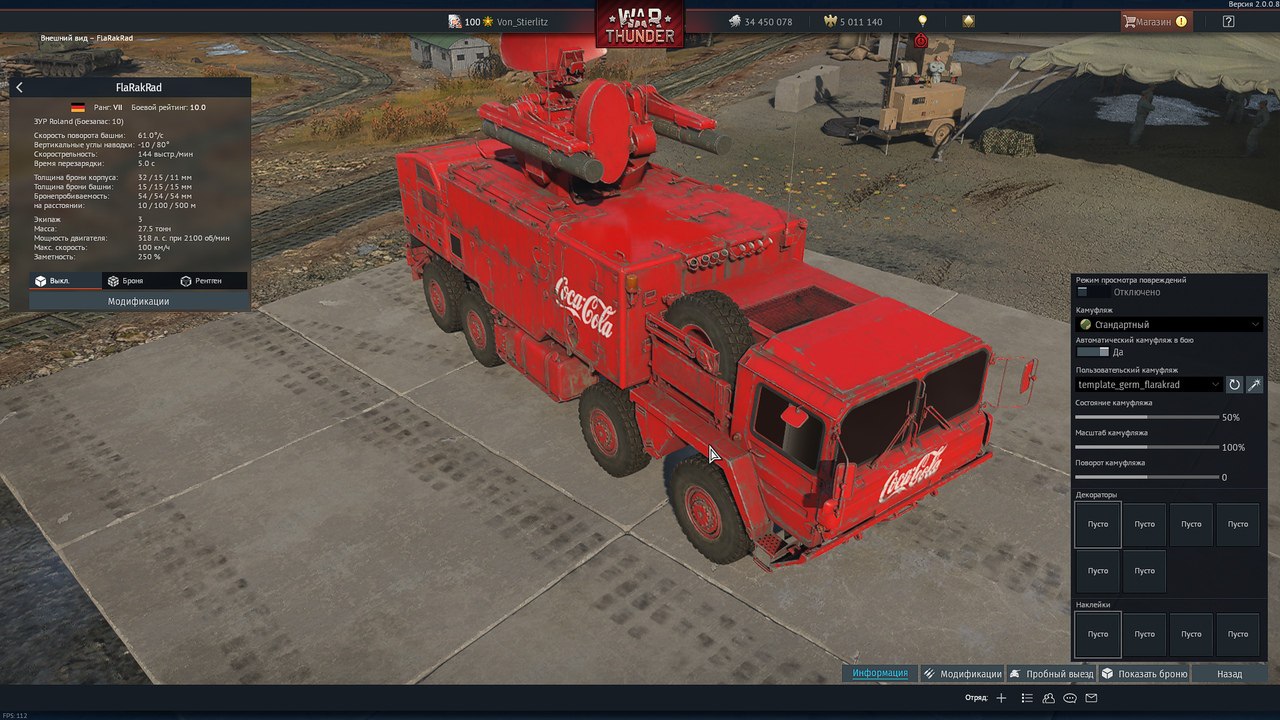Open the Стандартный camouflage dropdown

pos(1169,324)
